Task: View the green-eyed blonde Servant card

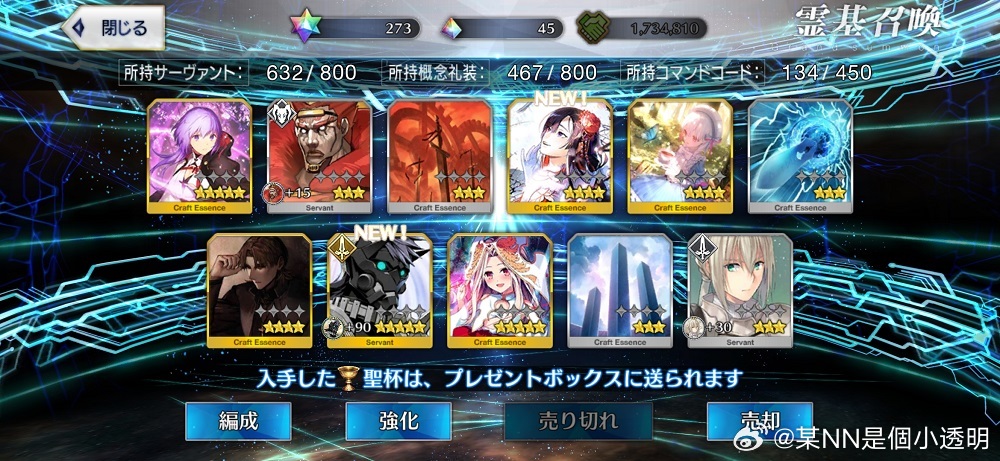Action: pos(740,290)
